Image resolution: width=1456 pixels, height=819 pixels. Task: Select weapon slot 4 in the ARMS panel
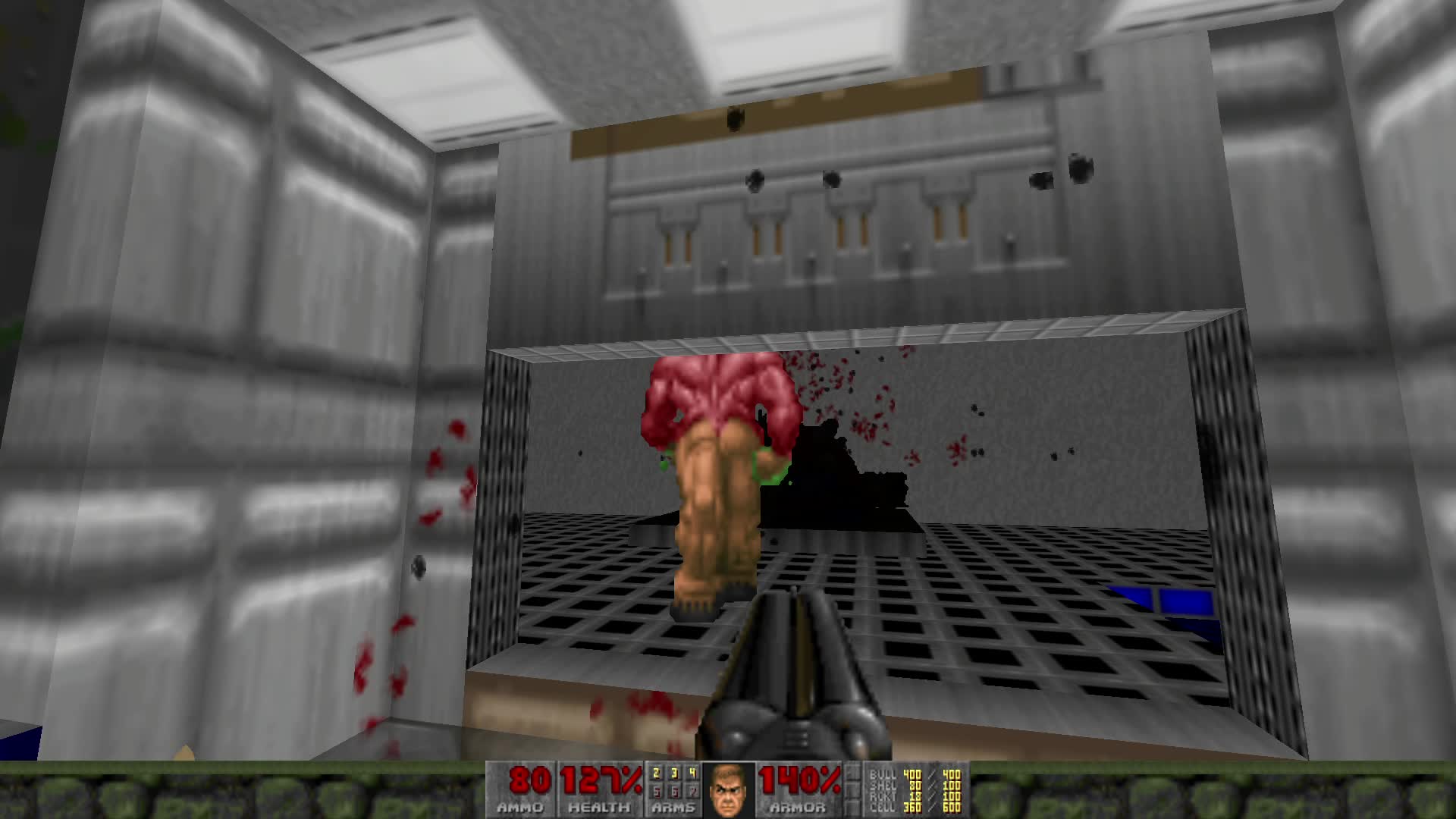click(693, 773)
